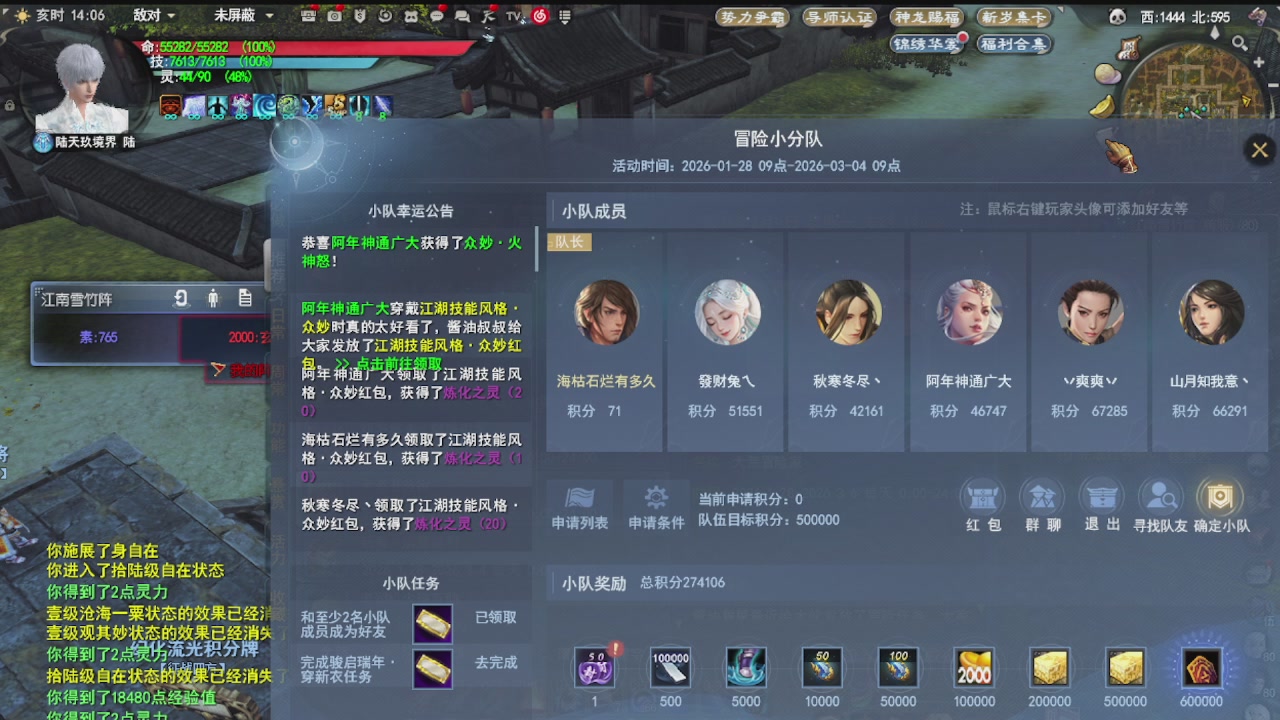Open the TV livestream feature in the toolbar
The image size is (1280, 720).
[x=513, y=16]
